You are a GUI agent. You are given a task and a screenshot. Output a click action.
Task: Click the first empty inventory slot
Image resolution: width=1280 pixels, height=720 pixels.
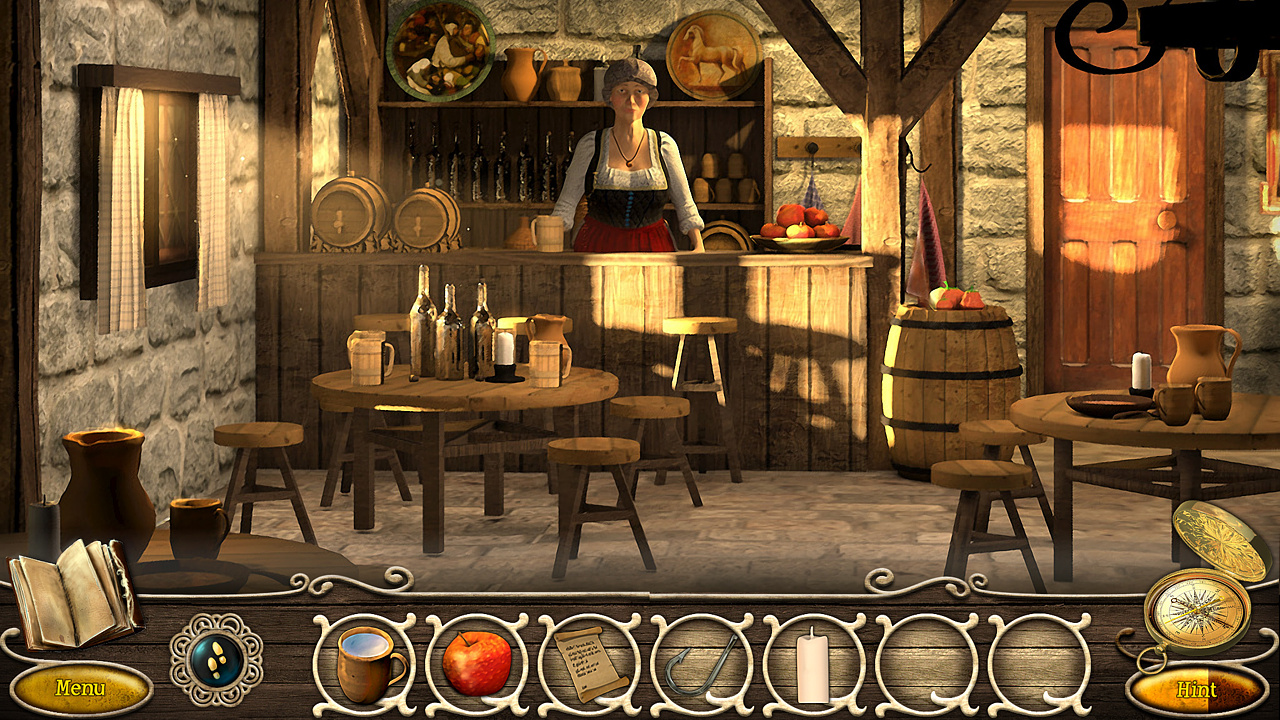(925, 663)
